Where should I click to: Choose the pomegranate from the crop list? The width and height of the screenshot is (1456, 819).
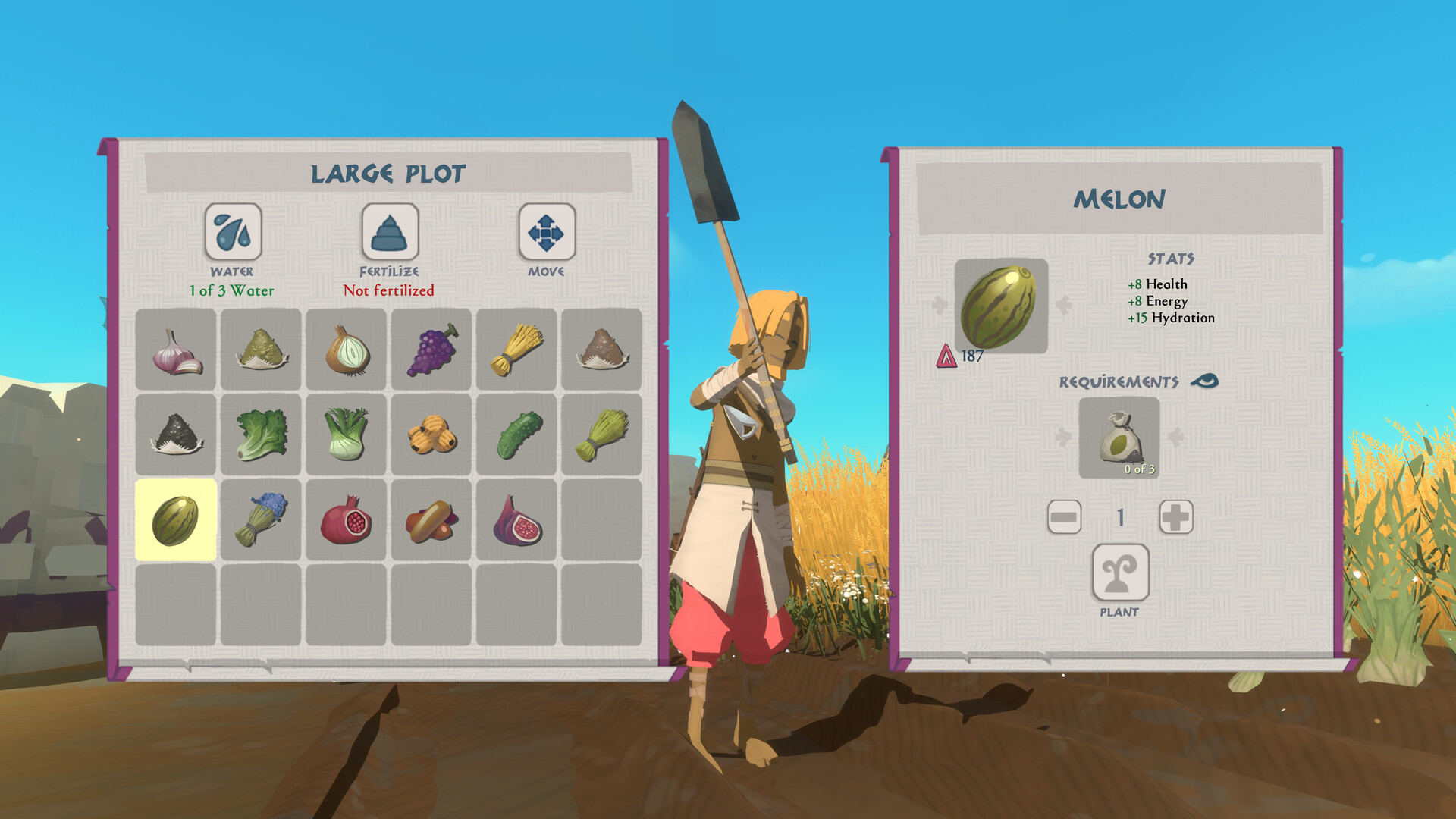[x=346, y=521]
